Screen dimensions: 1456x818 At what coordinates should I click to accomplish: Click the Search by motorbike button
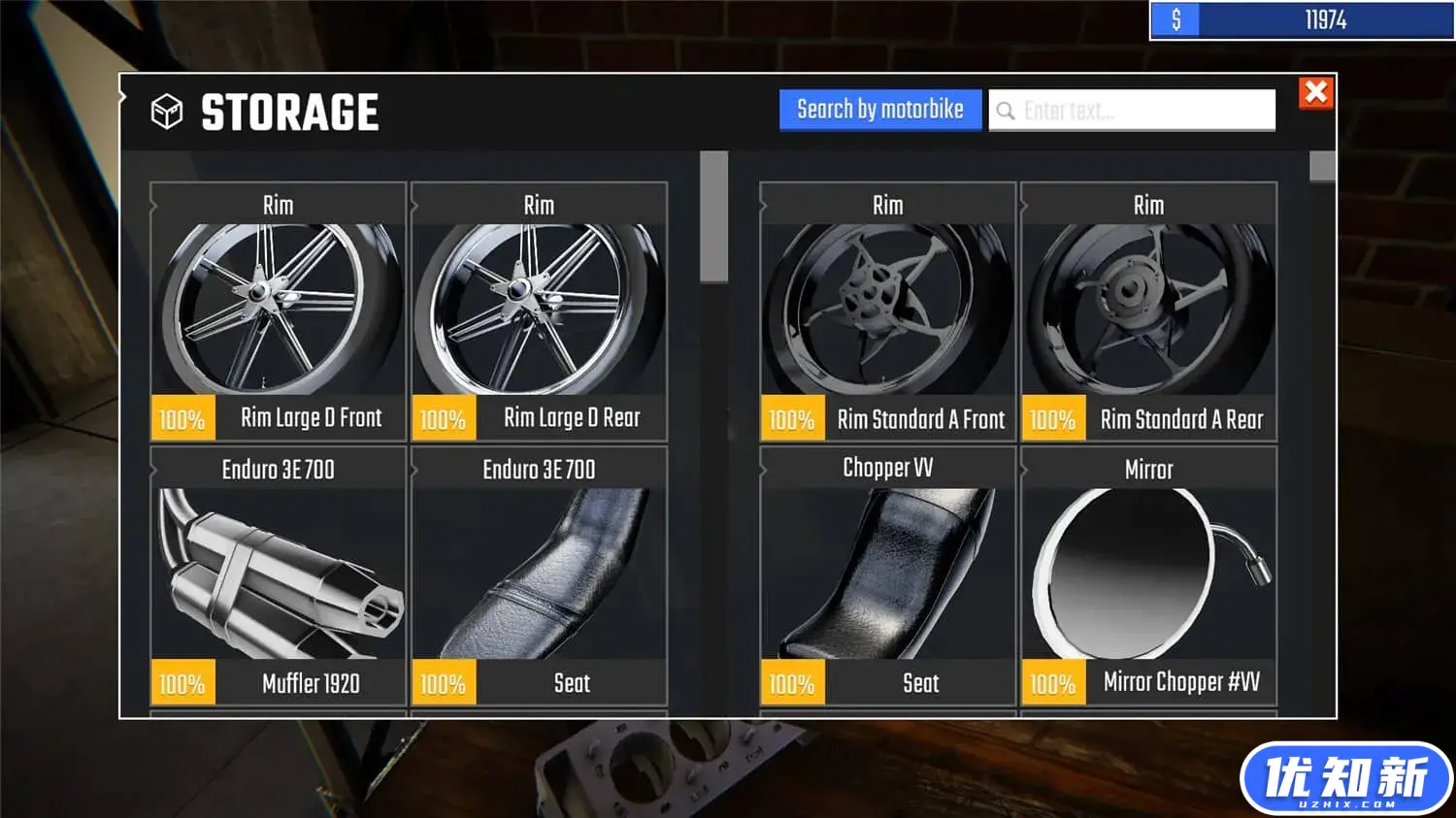pos(879,110)
